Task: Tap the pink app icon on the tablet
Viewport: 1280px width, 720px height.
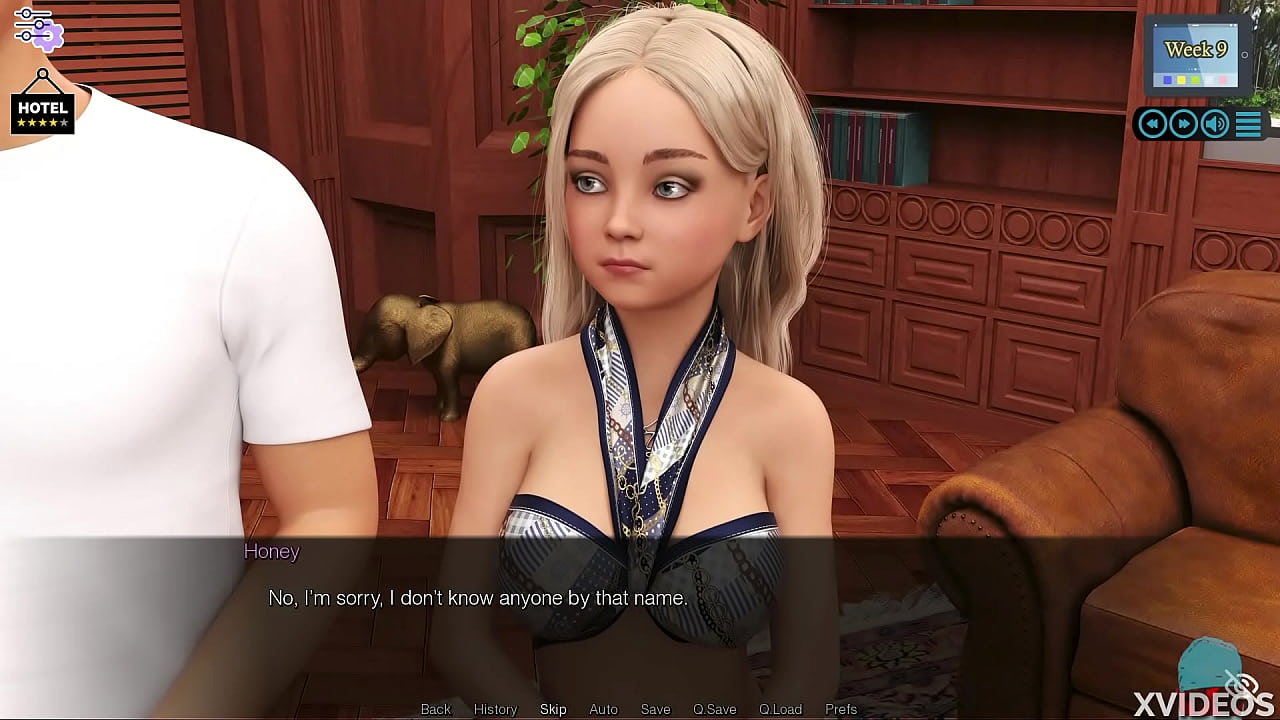Action: point(1222,79)
